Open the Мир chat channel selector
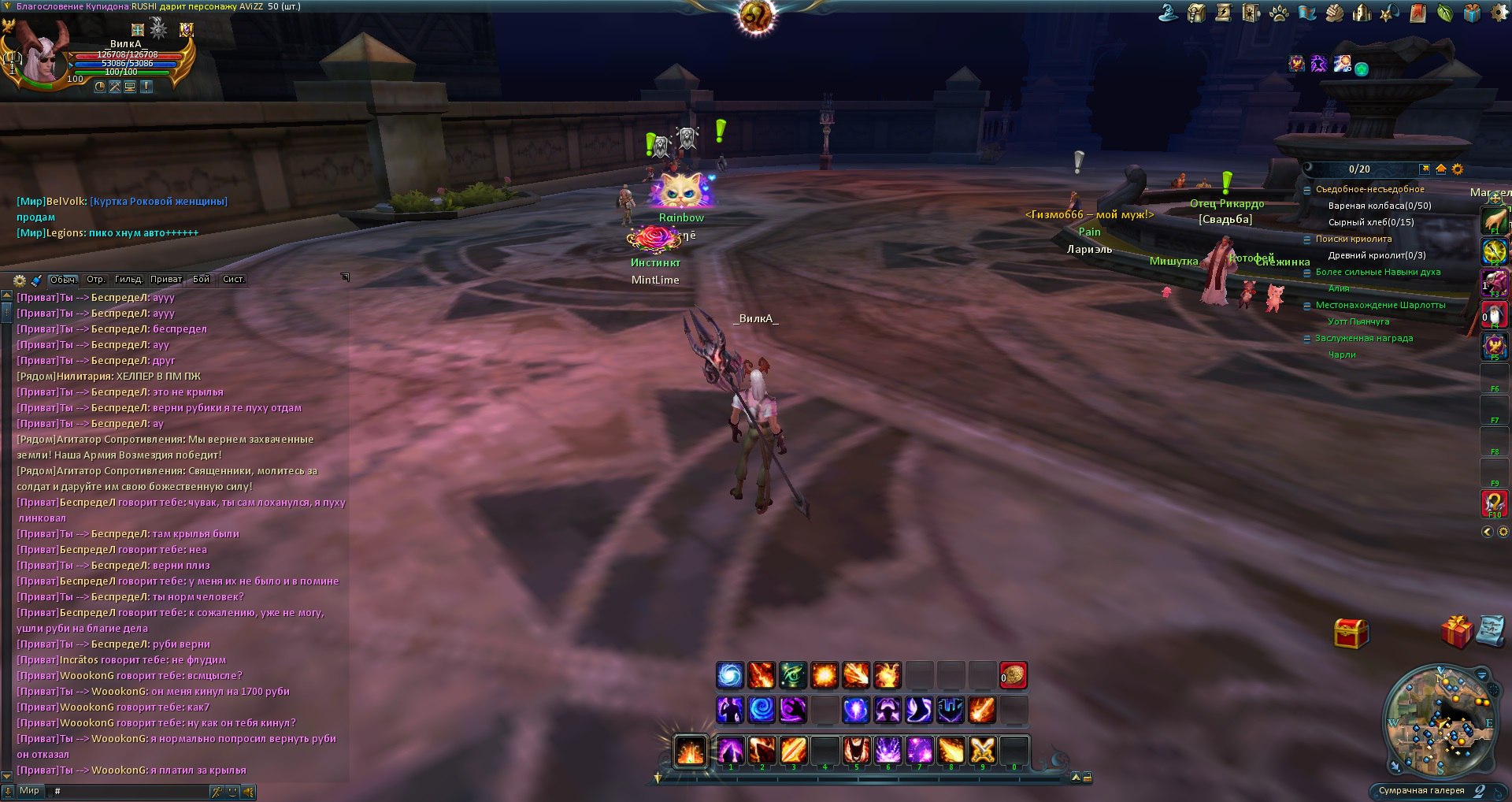 point(29,791)
